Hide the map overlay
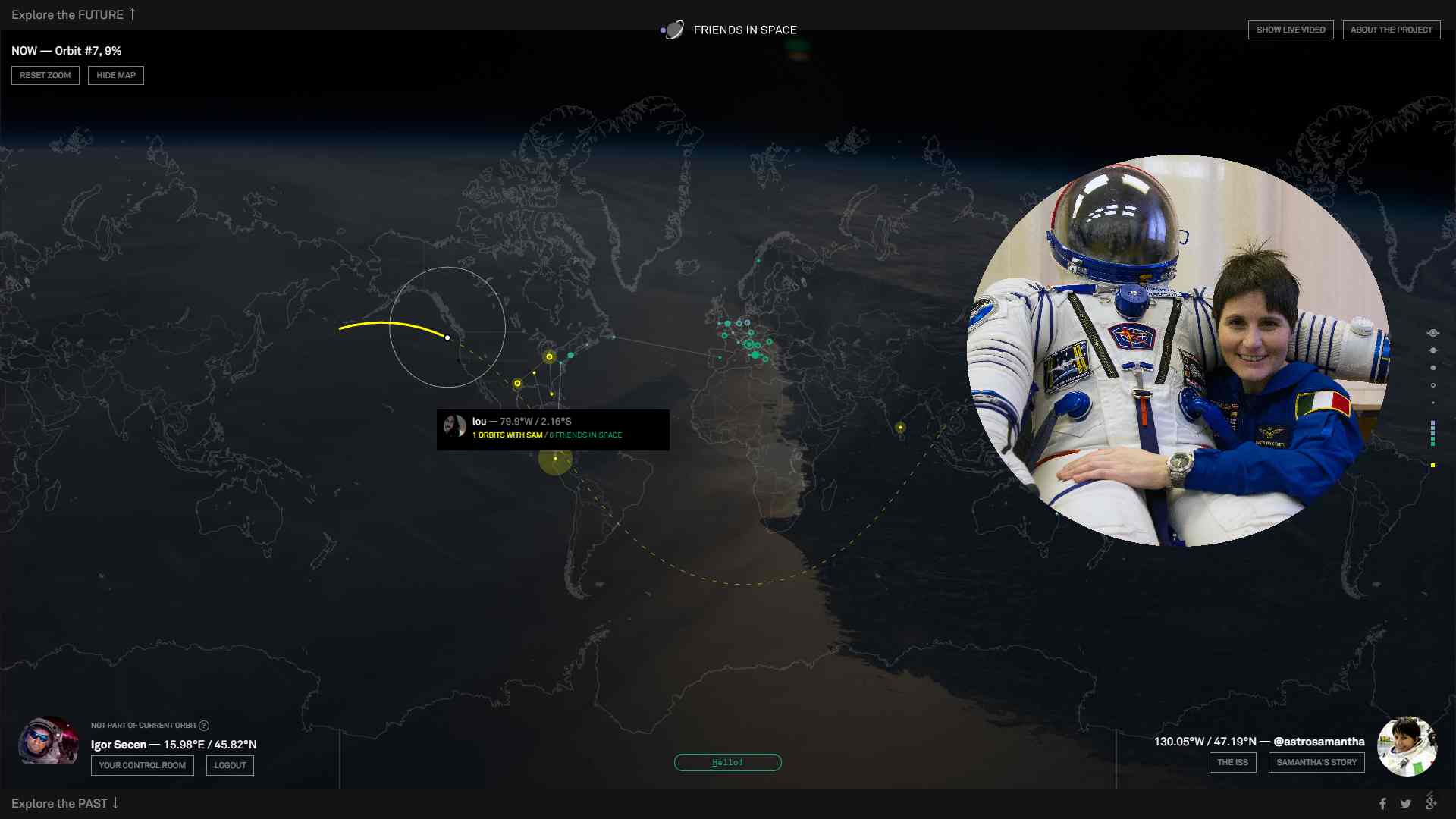Screen dimensions: 1456x819 tap(116, 75)
